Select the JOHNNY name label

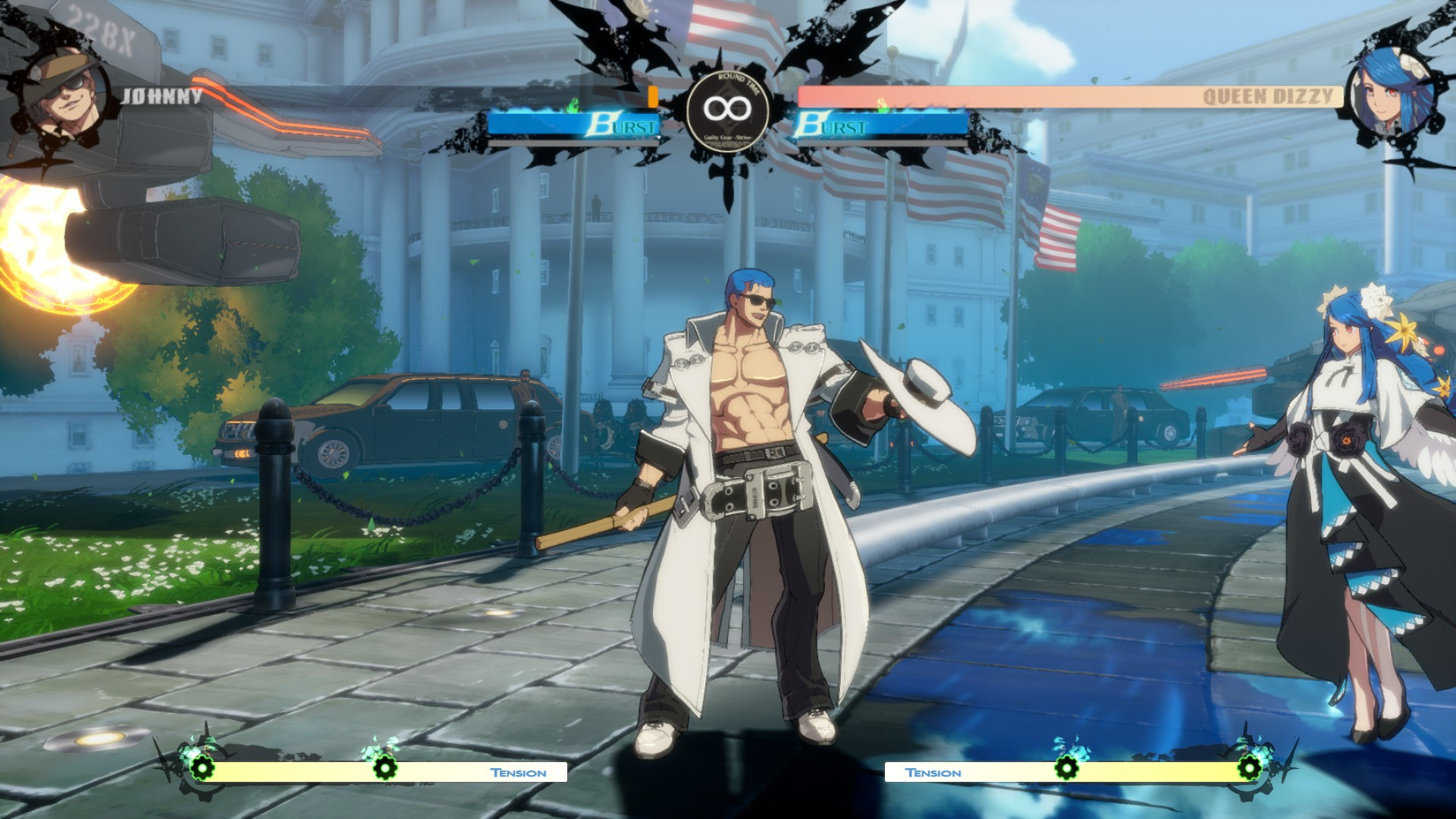point(161,96)
